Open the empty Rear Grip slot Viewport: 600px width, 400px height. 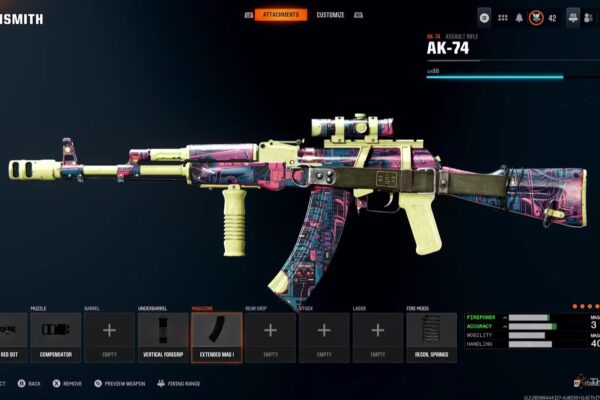click(270, 337)
